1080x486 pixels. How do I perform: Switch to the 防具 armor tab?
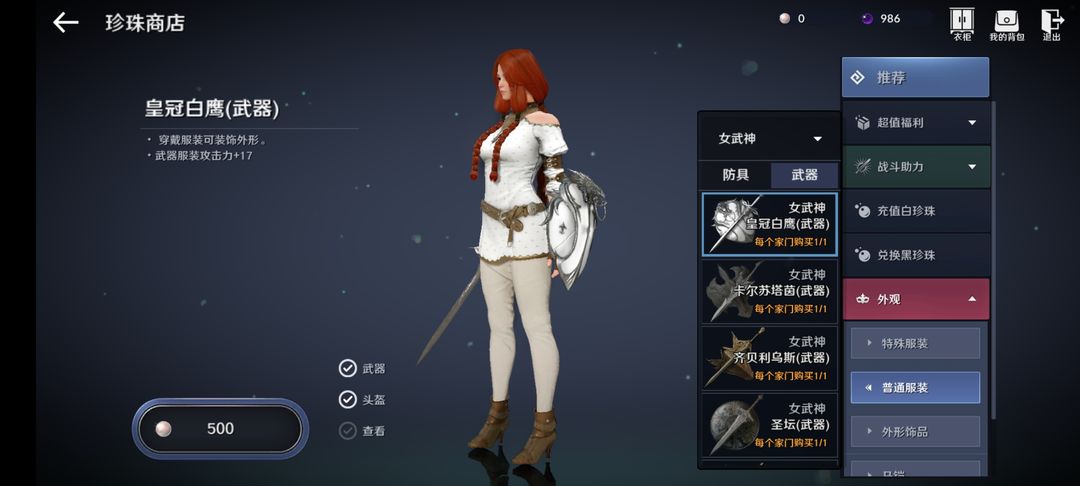(736, 175)
